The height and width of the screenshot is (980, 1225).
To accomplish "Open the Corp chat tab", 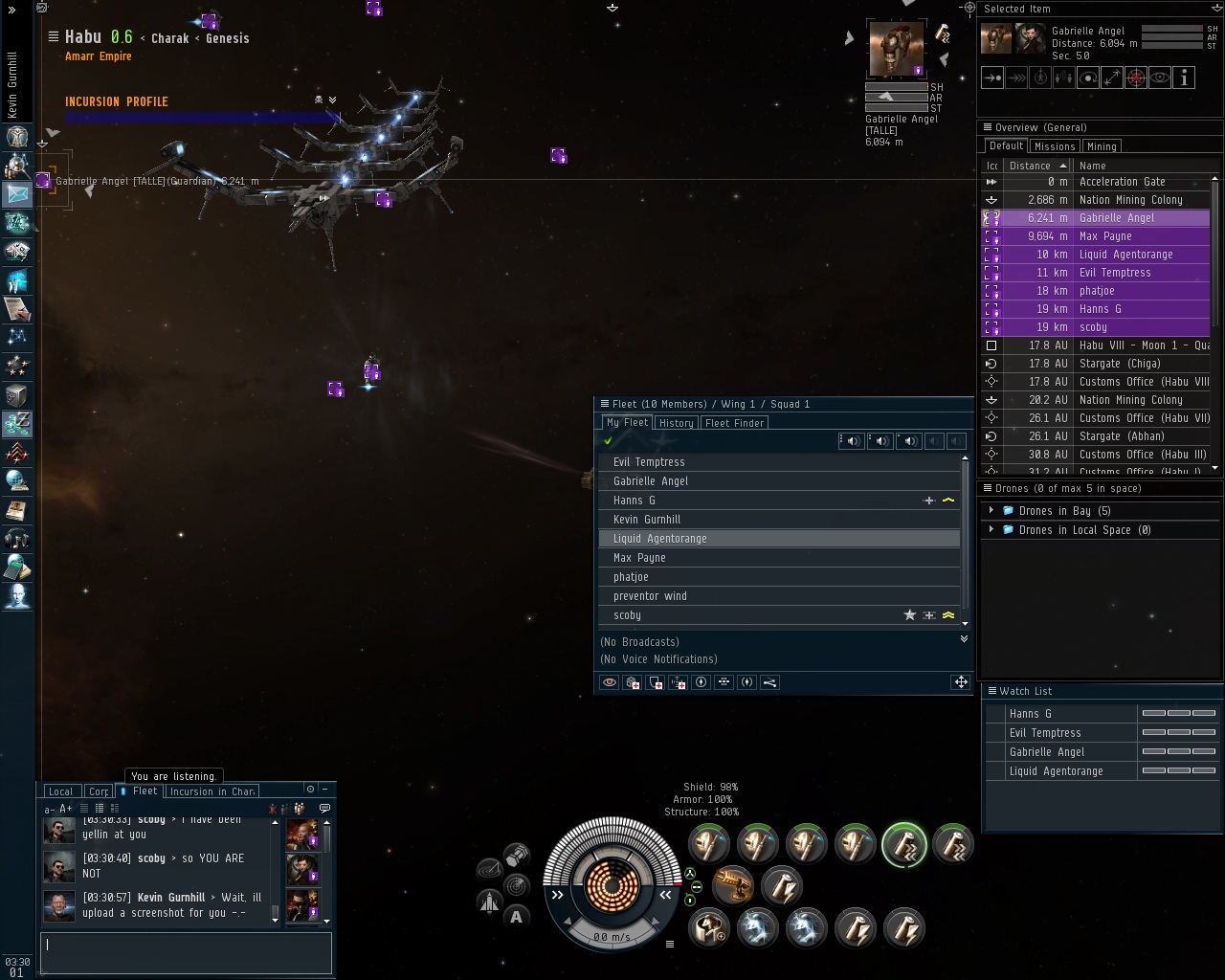I will point(99,791).
